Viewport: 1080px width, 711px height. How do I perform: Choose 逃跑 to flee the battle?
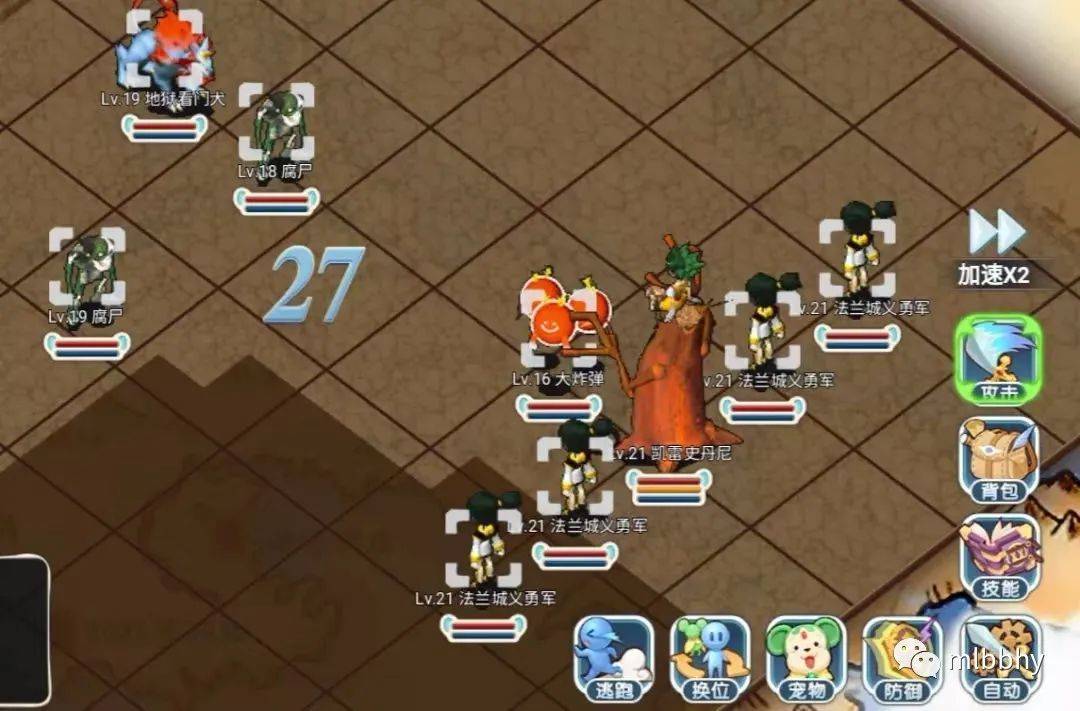[613, 657]
